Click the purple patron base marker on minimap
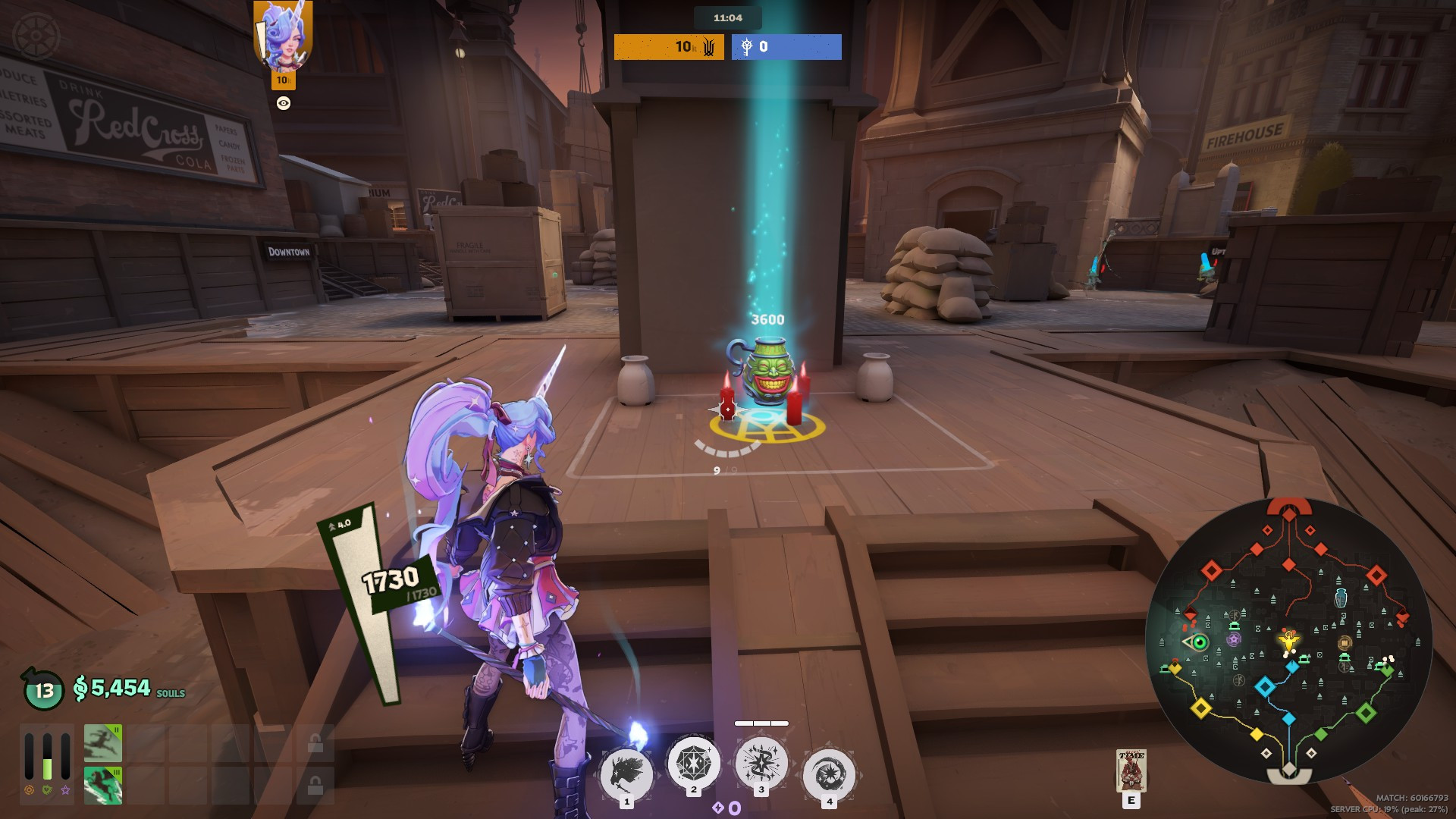The image size is (1456, 819). point(1234,639)
